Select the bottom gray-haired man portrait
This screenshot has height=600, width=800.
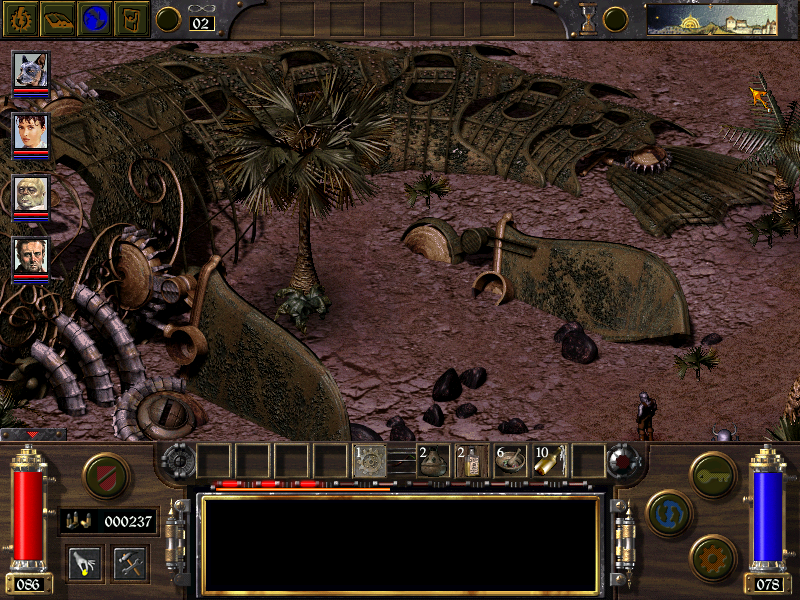30,256
